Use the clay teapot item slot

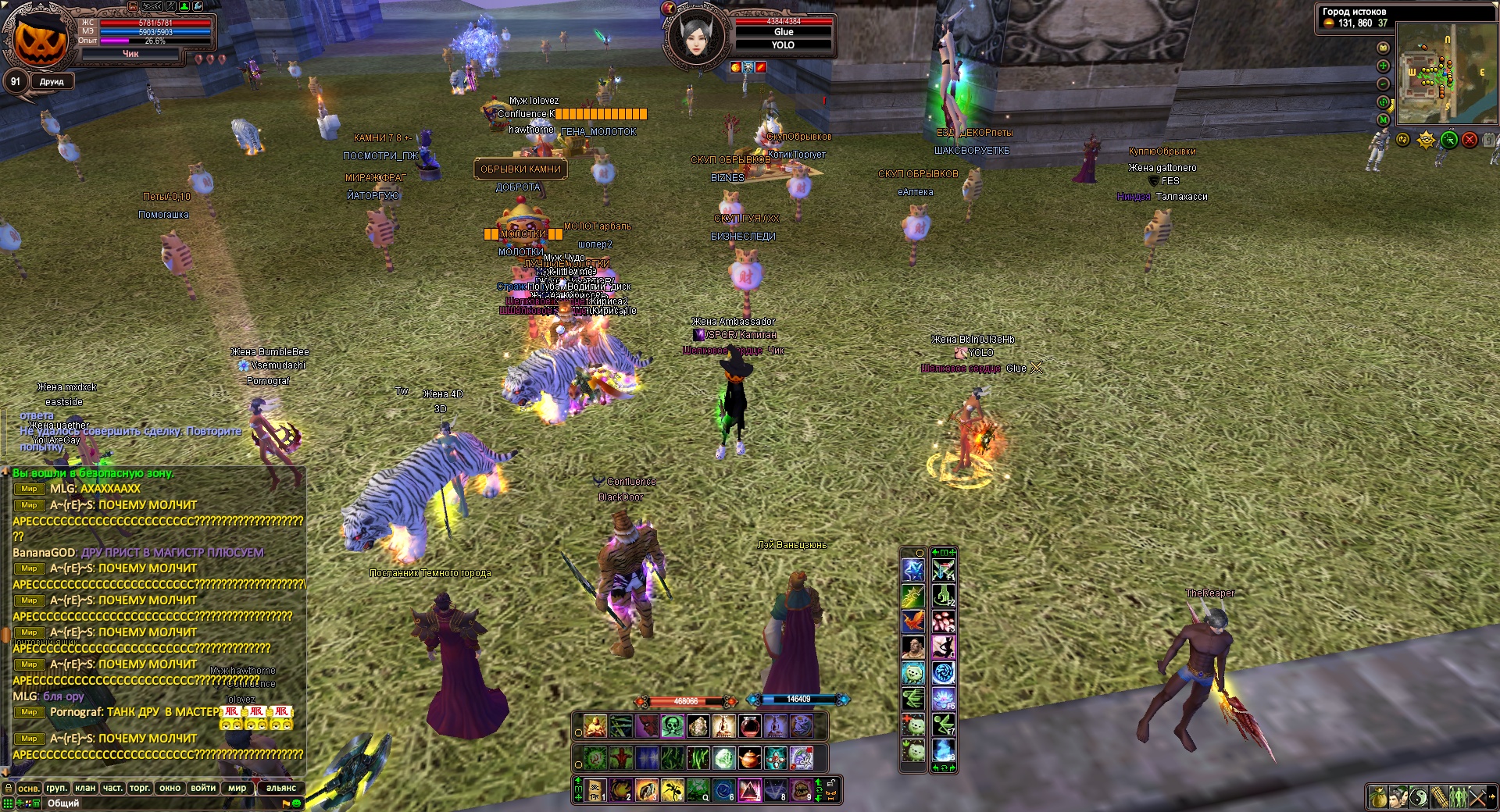[749, 758]
